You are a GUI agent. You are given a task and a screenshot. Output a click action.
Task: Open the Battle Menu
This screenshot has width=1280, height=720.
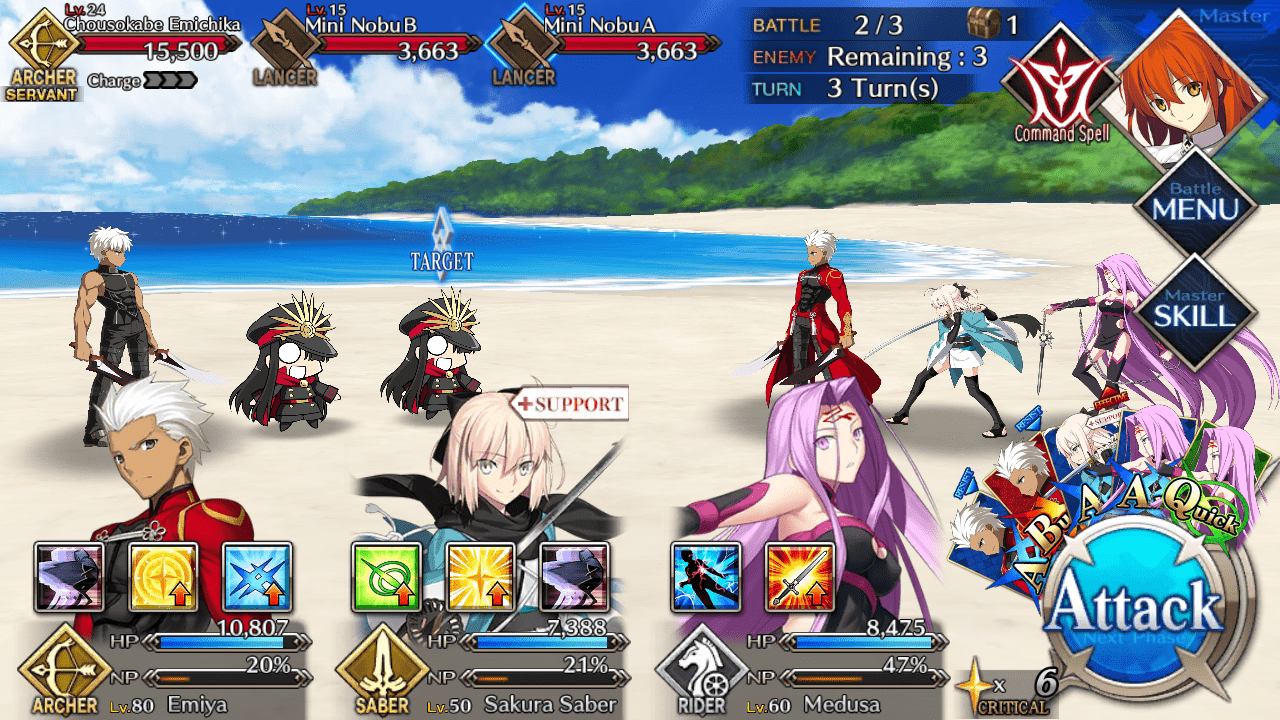[x=1195, y=204]
